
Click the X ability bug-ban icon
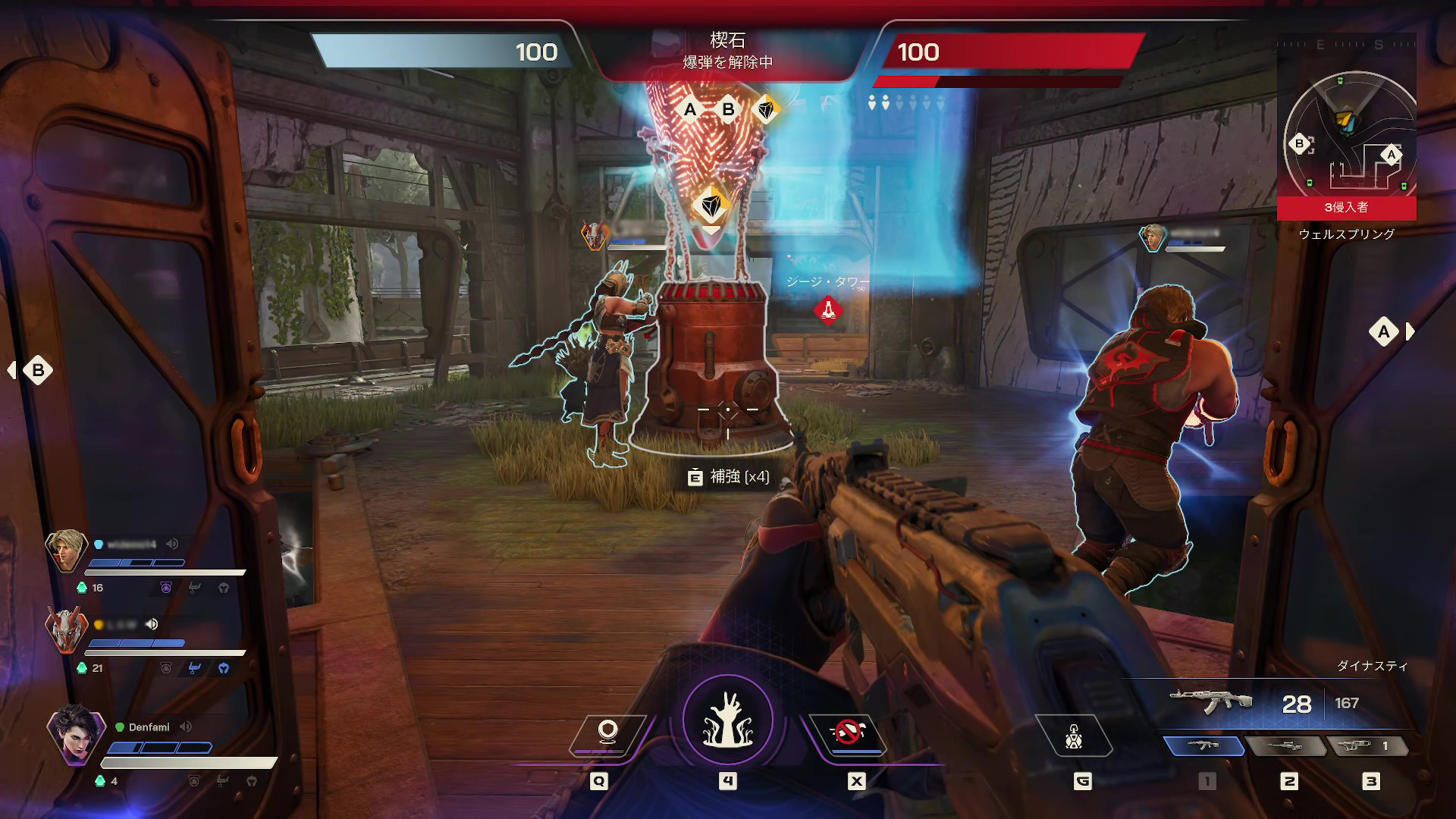pyautogui.click(x=848, y=732)
